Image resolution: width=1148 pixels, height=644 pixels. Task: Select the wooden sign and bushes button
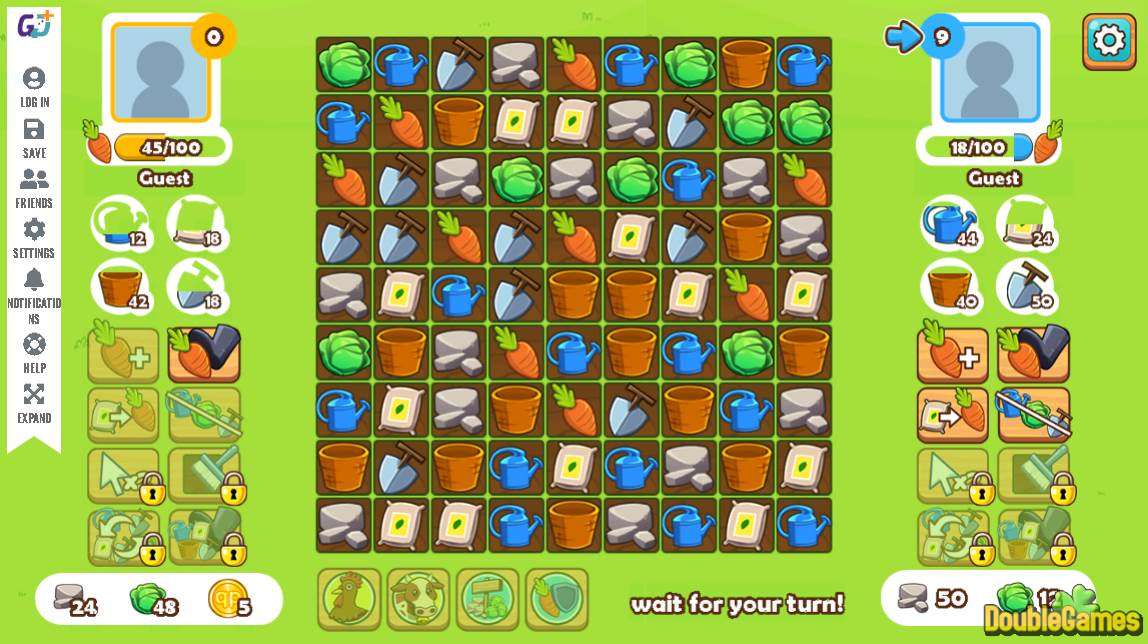tap(487, 599)
